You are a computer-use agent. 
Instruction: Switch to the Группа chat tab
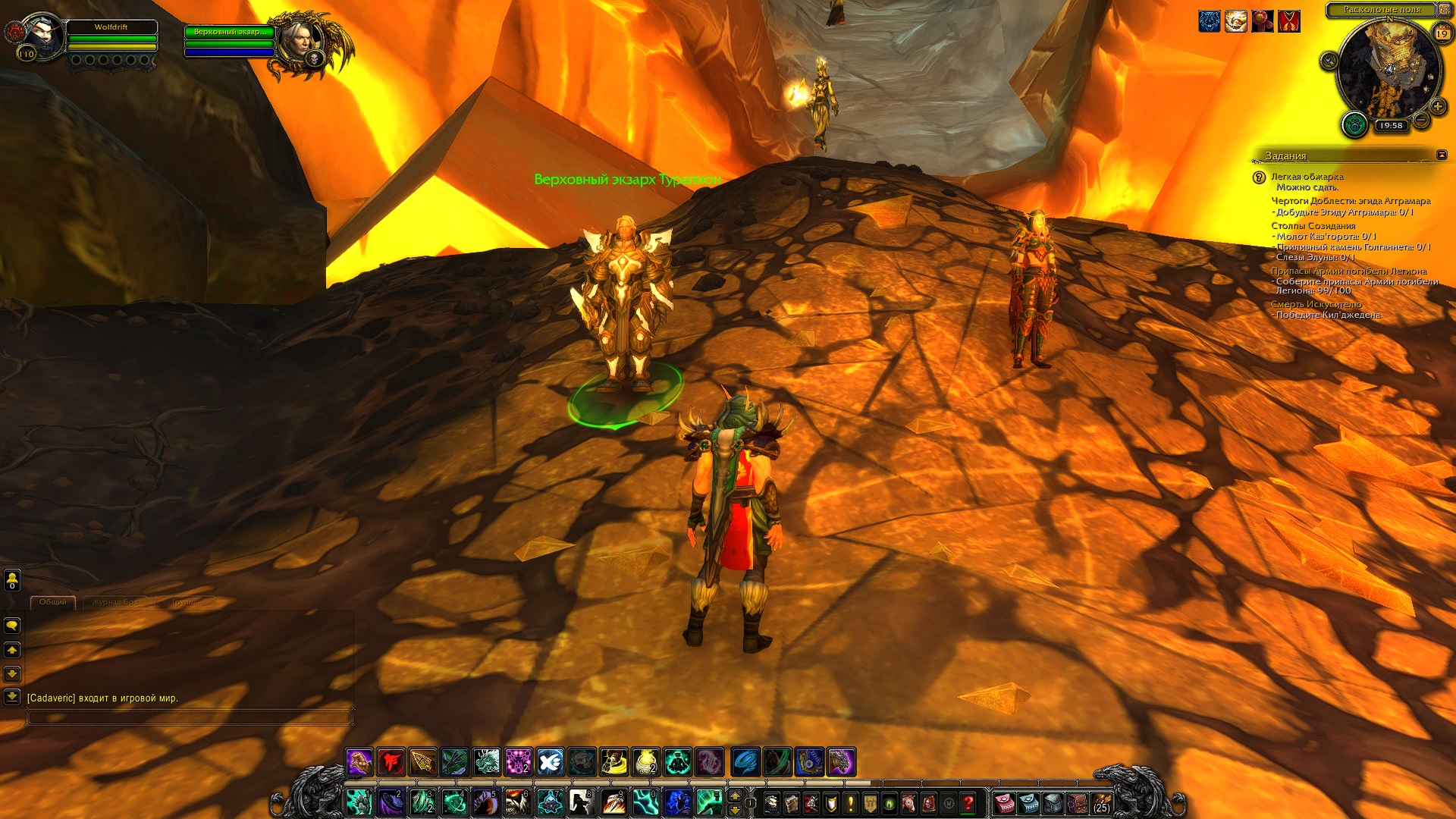184,602
